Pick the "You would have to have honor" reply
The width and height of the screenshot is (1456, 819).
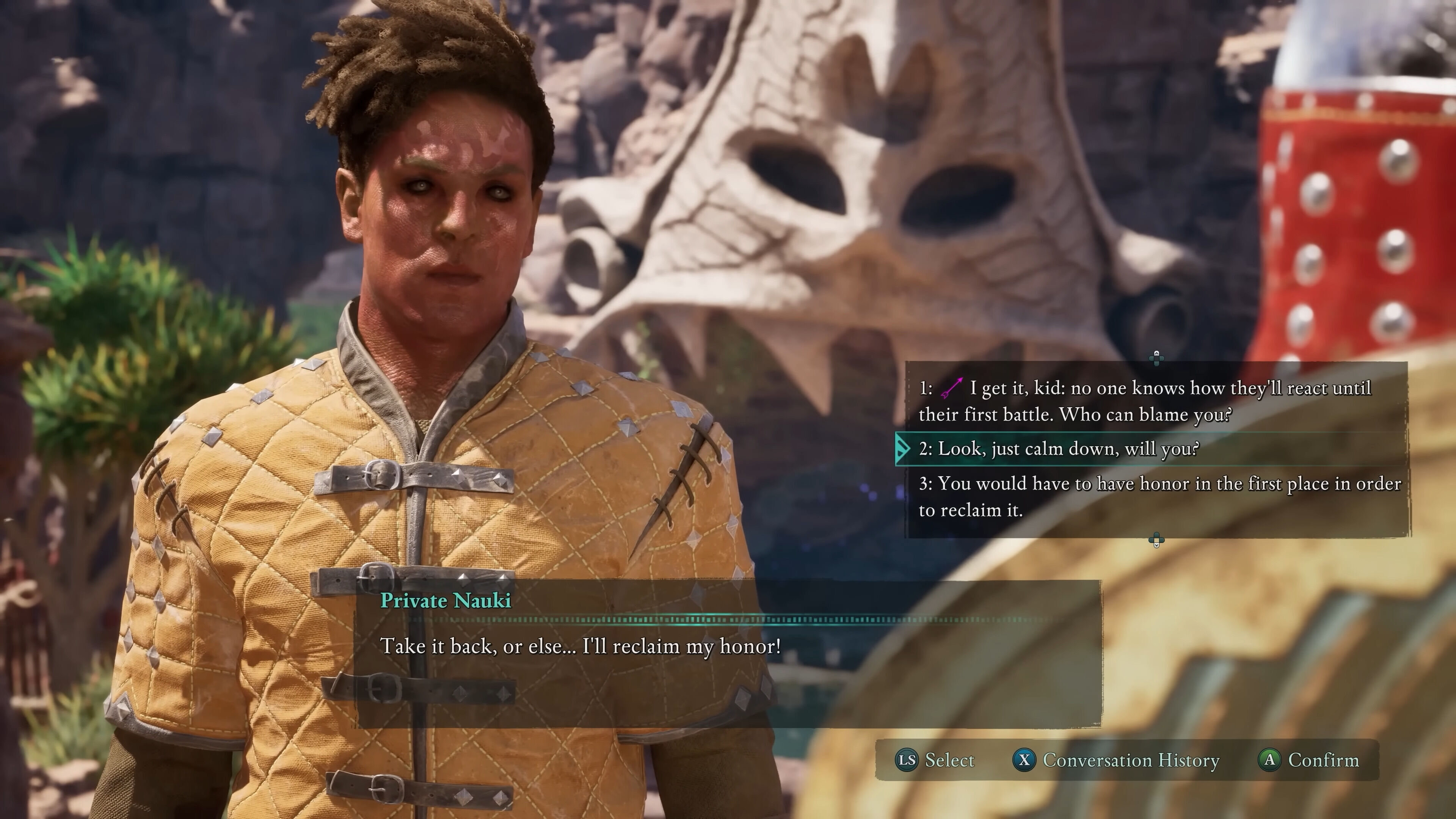pos(1159,496)
